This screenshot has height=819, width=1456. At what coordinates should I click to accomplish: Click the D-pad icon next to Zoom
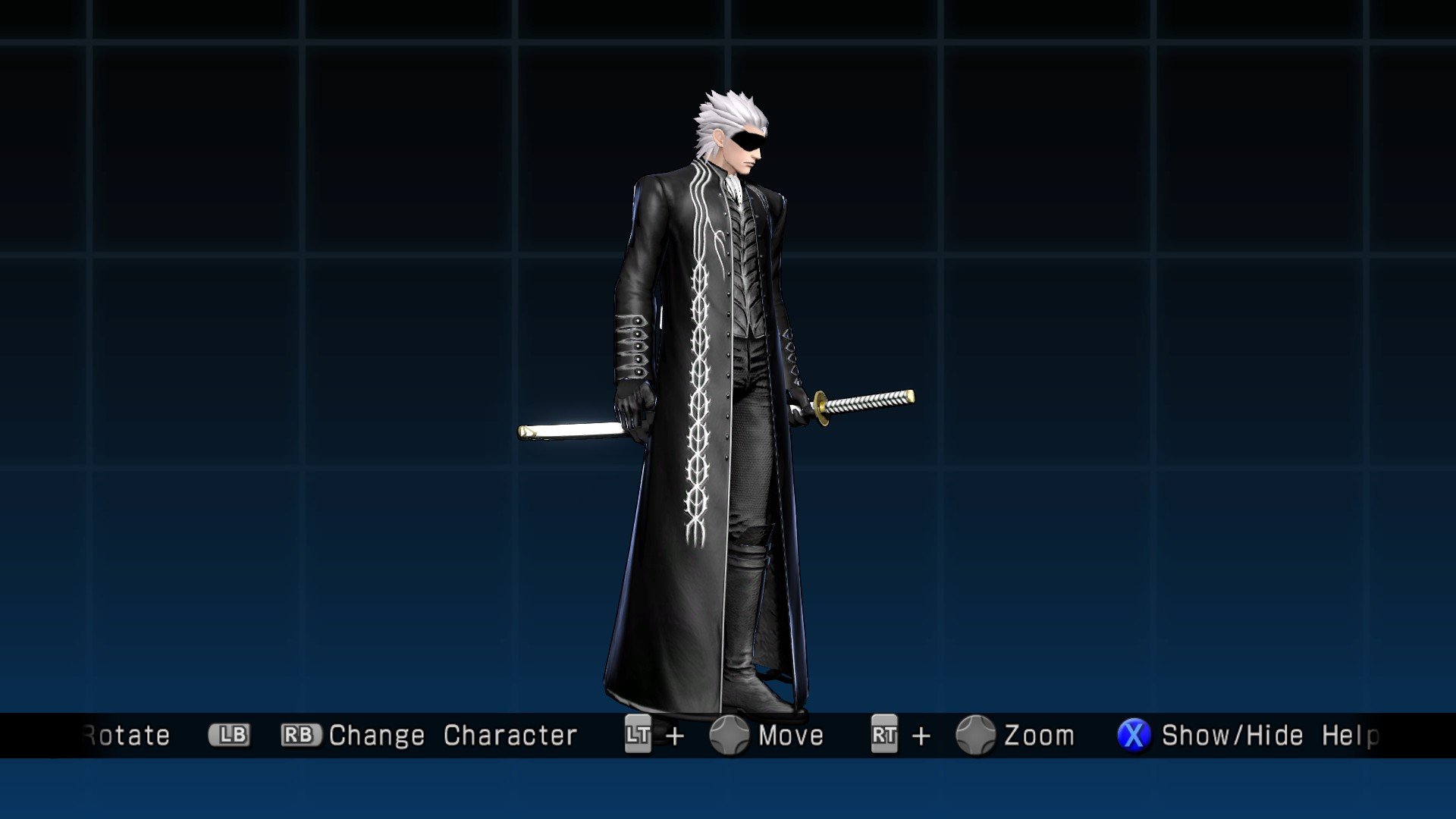(976, 734)
